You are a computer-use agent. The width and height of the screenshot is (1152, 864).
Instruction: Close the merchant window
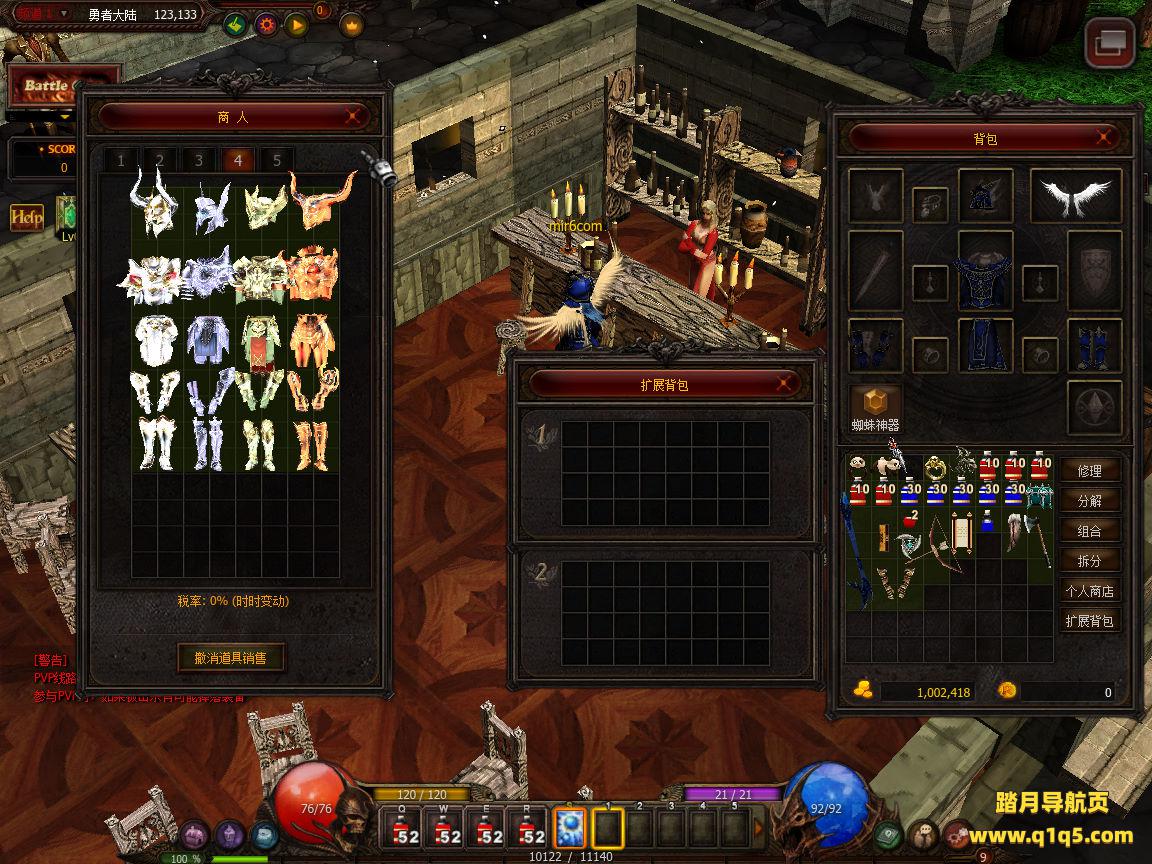point(353,116)
